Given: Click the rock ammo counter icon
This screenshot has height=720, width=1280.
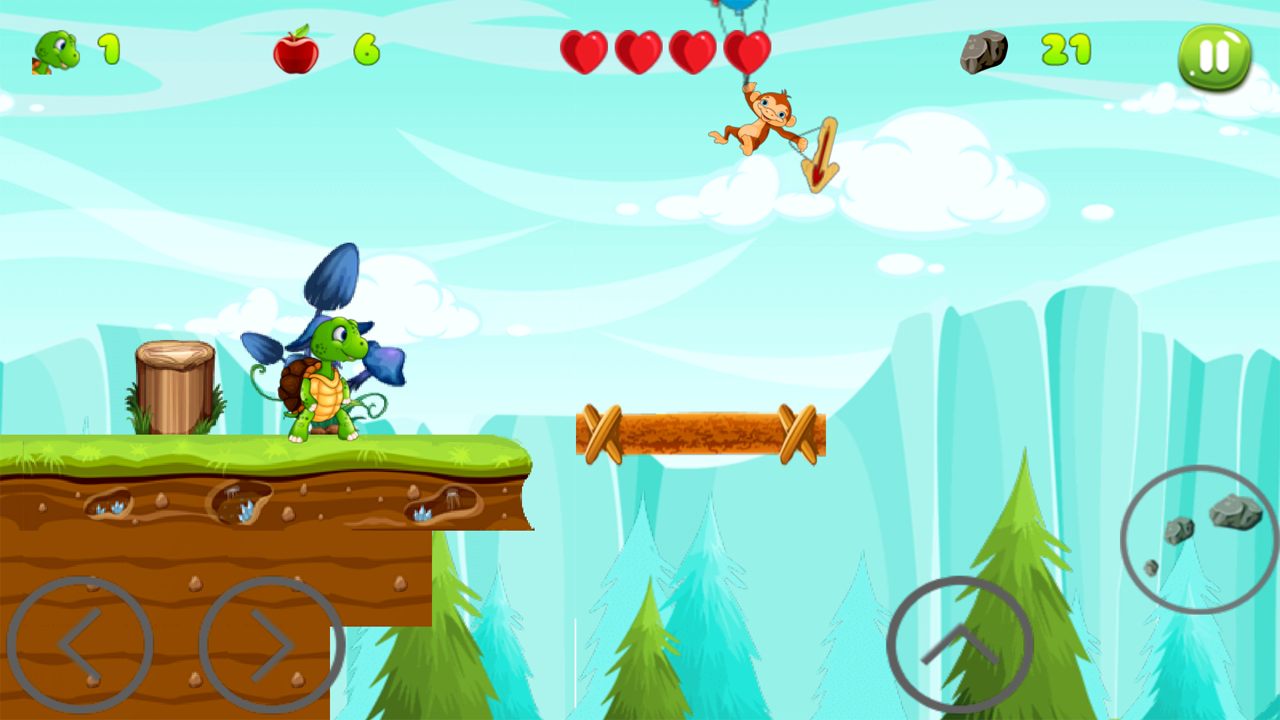Looking at the screenshot, I should (x=983, y=50).
